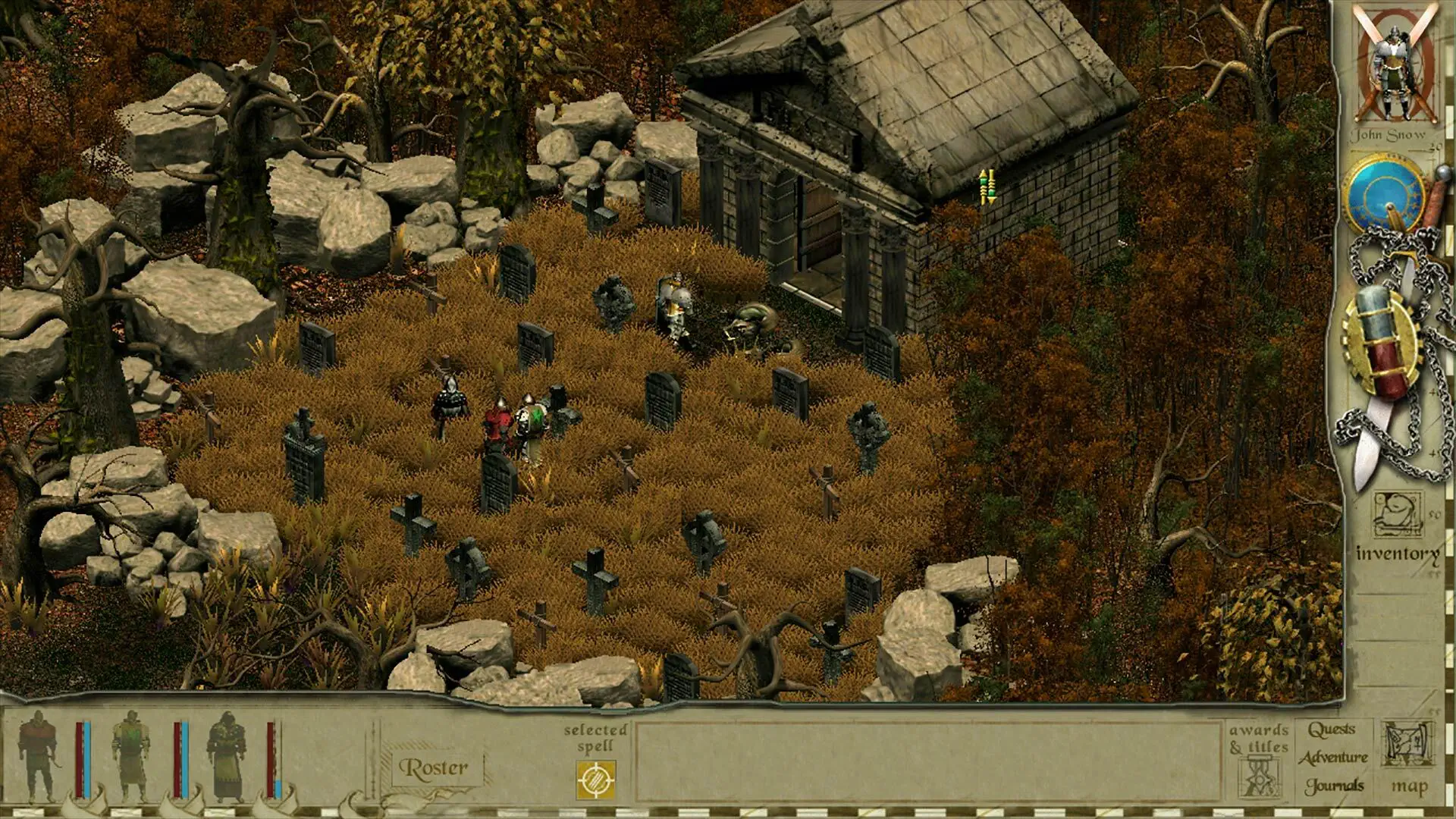The height and width of the screenshot is (819, 1456).
Task: Open the Roster panel
Action: [434, 768]
